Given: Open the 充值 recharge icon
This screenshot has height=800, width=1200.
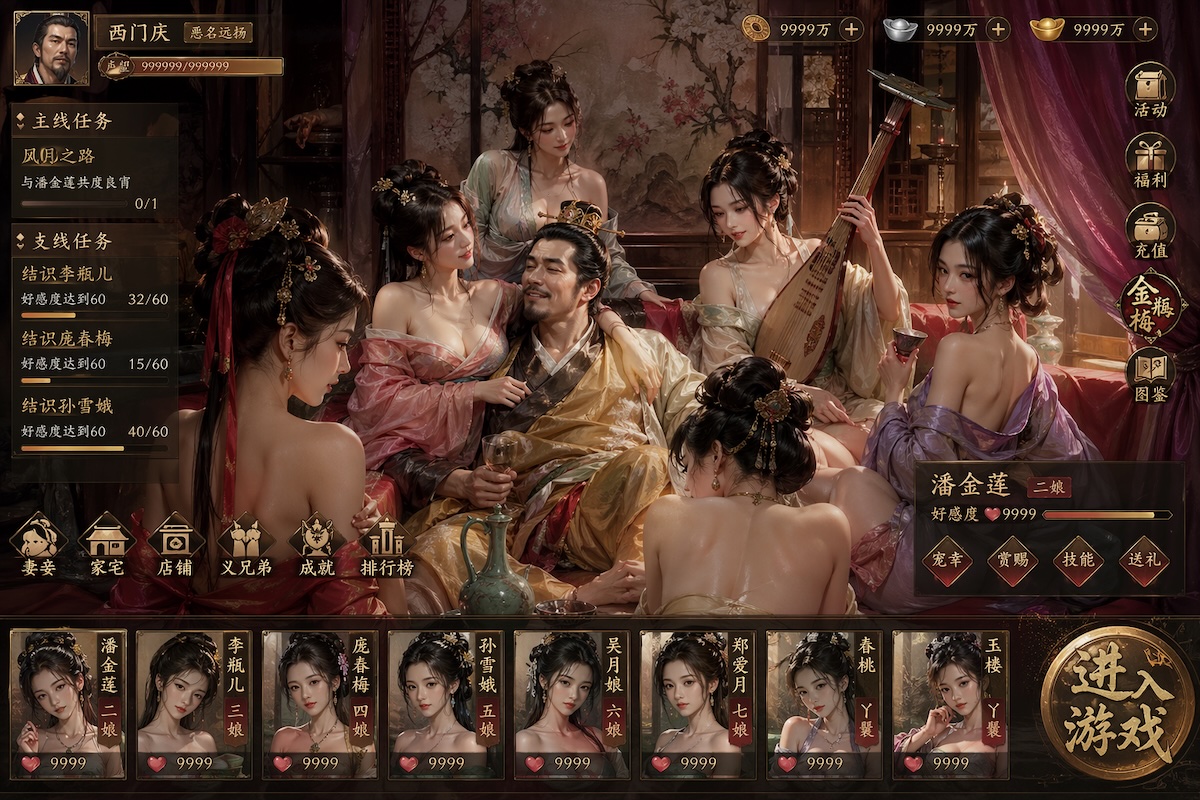Looking at the screenshot, I should (1150, 232).
